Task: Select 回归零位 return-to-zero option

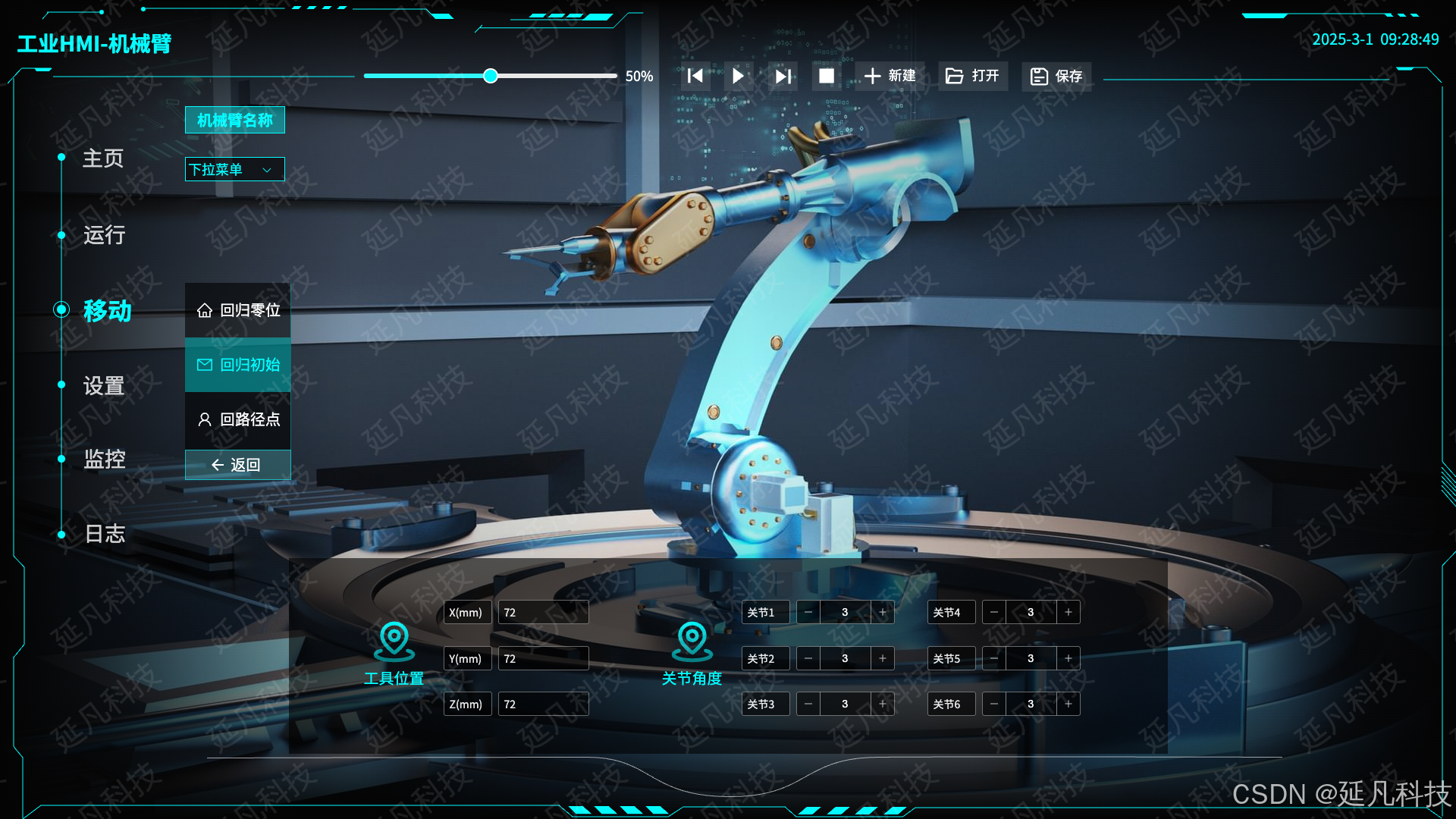Action: 238,310
